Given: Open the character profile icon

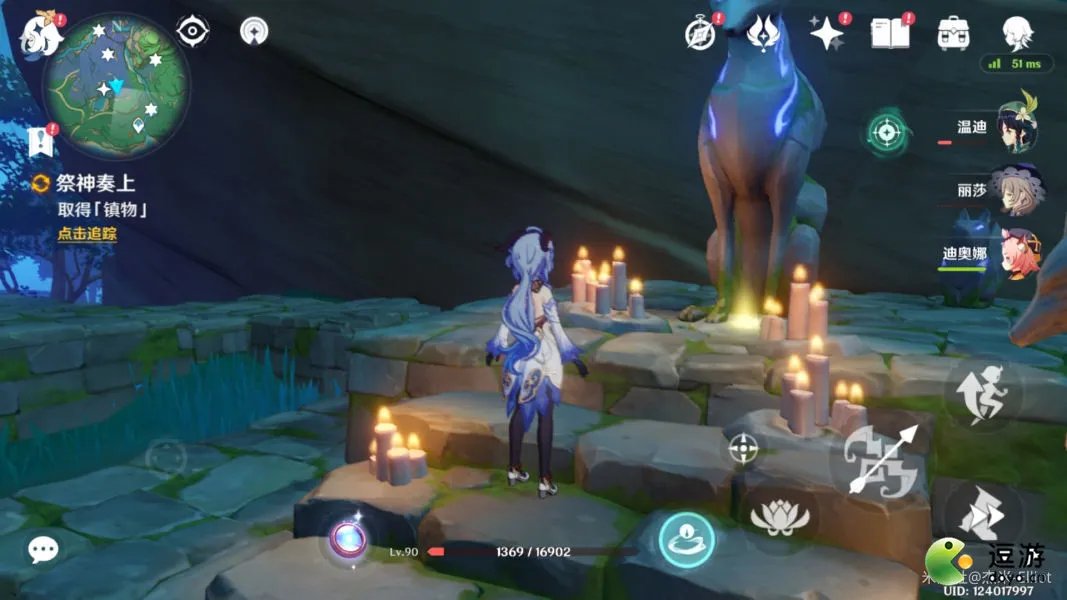Looking at the screenshot, I should click(x=1017, y=32).
